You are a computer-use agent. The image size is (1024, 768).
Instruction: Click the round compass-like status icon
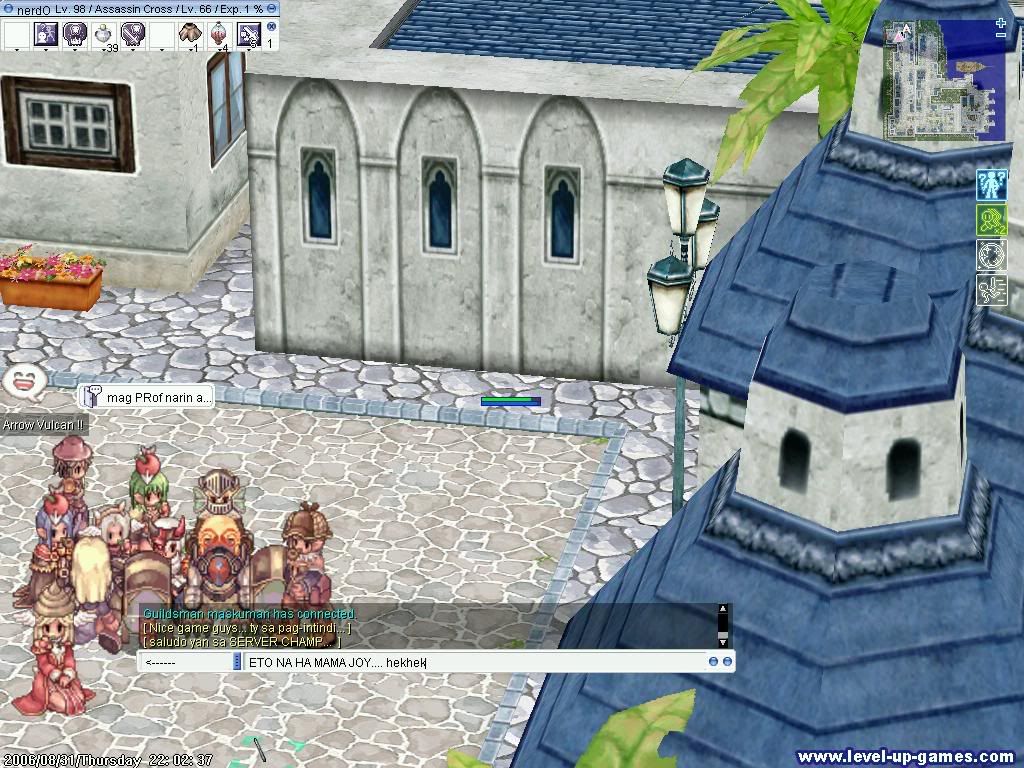(990, 255)
